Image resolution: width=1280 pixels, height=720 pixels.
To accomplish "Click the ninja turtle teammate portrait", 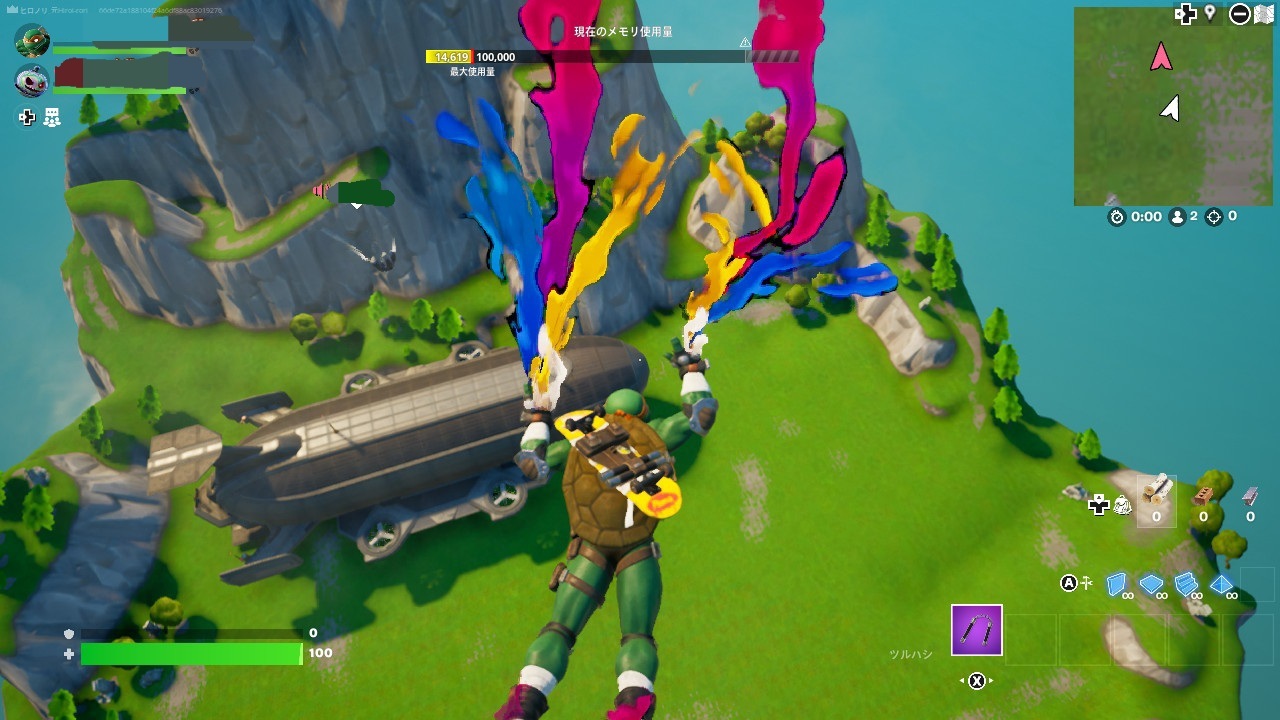I will 32,41.
